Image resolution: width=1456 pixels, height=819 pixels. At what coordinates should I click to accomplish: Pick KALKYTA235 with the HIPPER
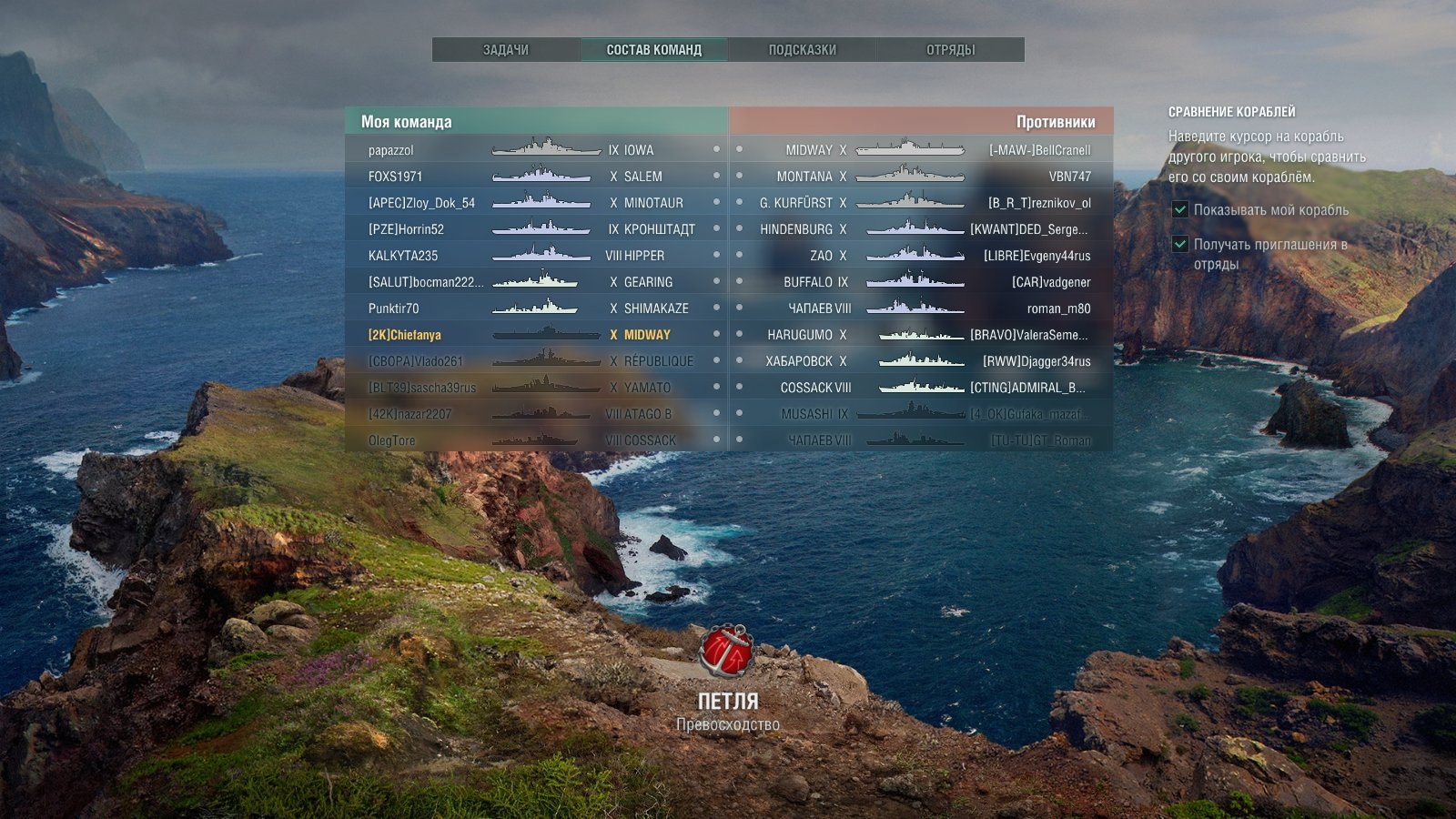click(x=536, y=256)
